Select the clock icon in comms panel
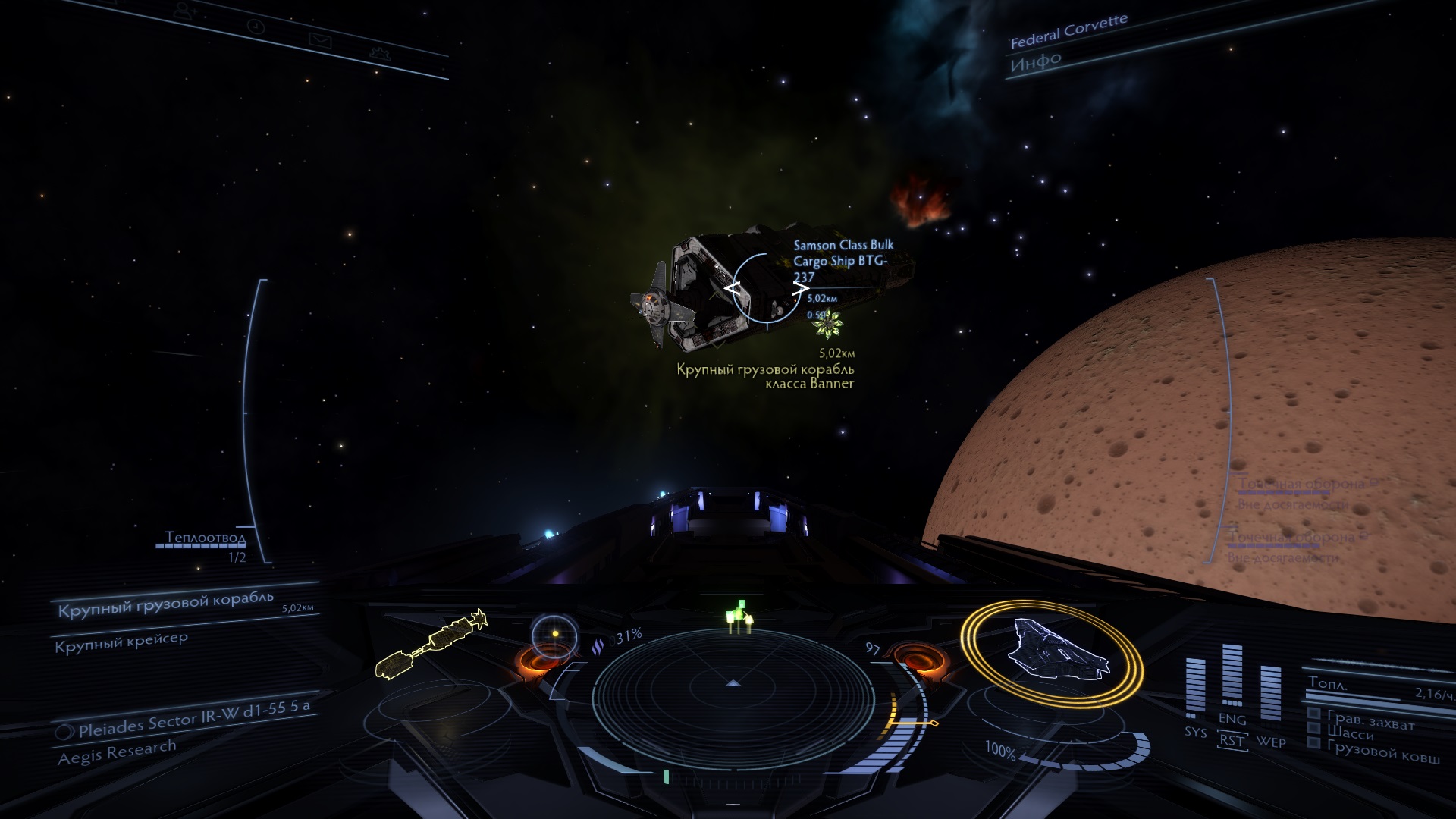The image size is (1456, 819). point(257,27)
